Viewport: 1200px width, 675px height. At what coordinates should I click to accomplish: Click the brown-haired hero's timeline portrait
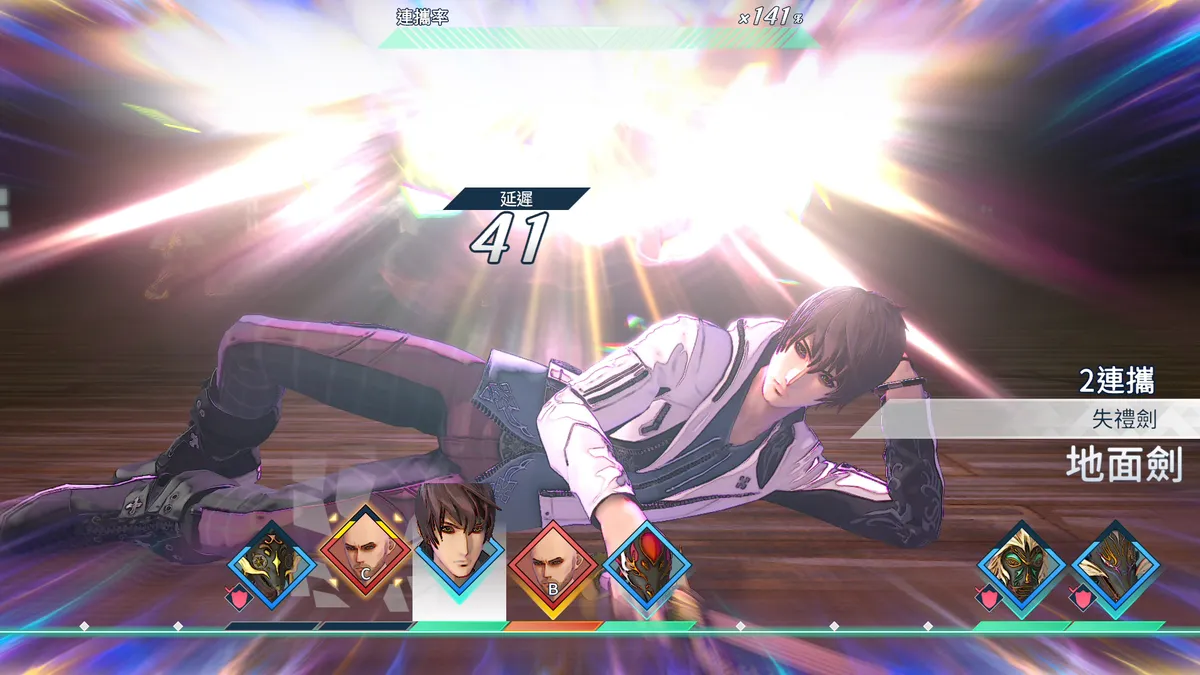[459, 545]
